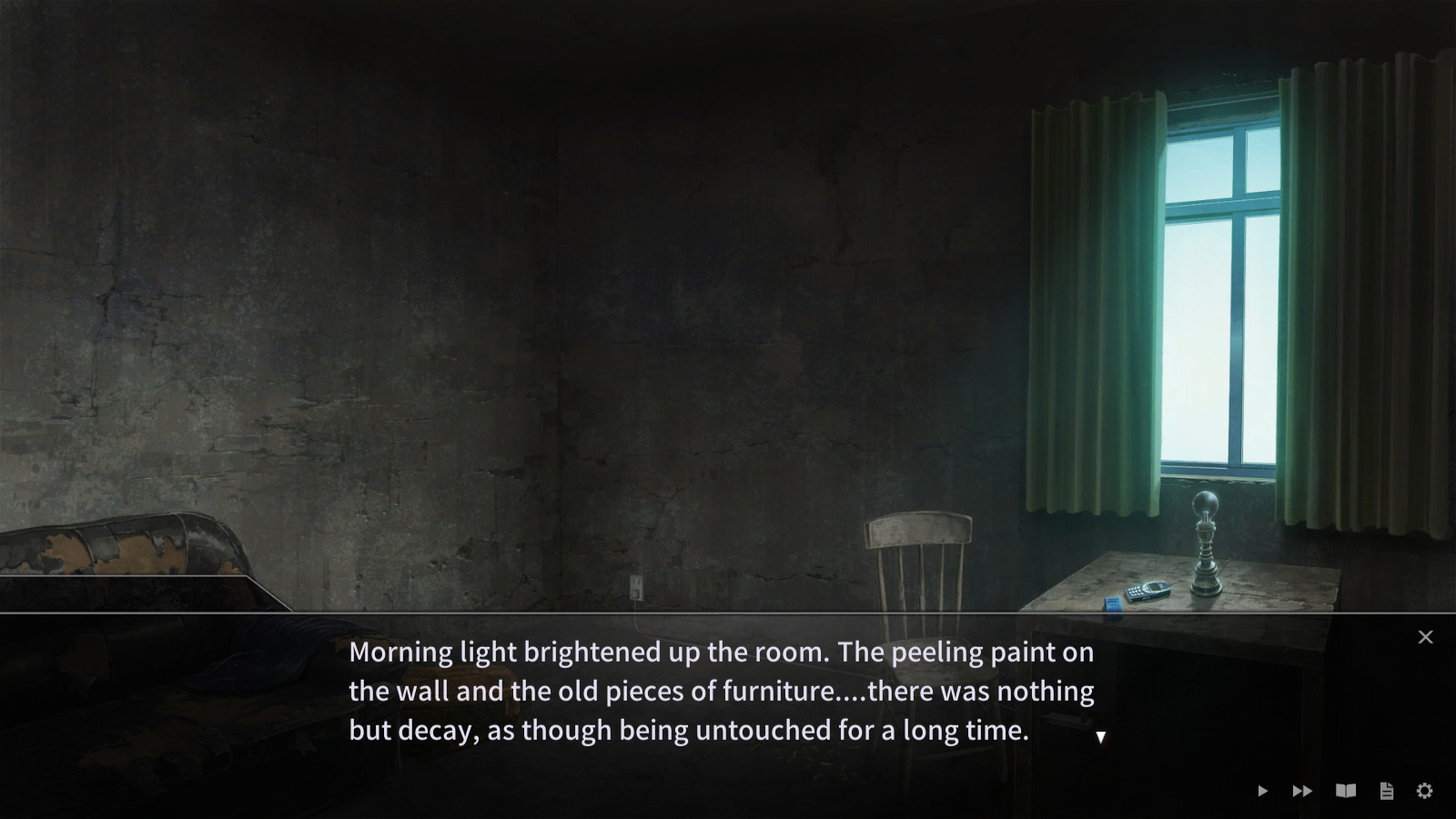1456x819 pixels.
Task: Hide the dialogue box using the X
Action: [1425, 636]
